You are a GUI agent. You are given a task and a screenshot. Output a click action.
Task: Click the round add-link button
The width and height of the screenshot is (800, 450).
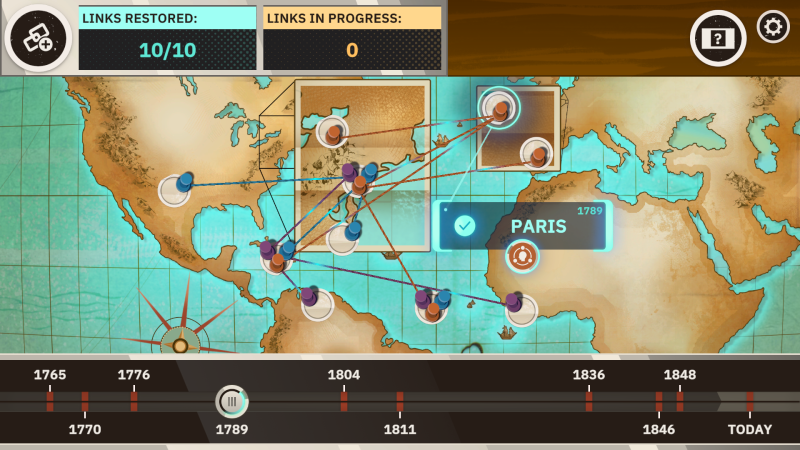tap(37, 38)
